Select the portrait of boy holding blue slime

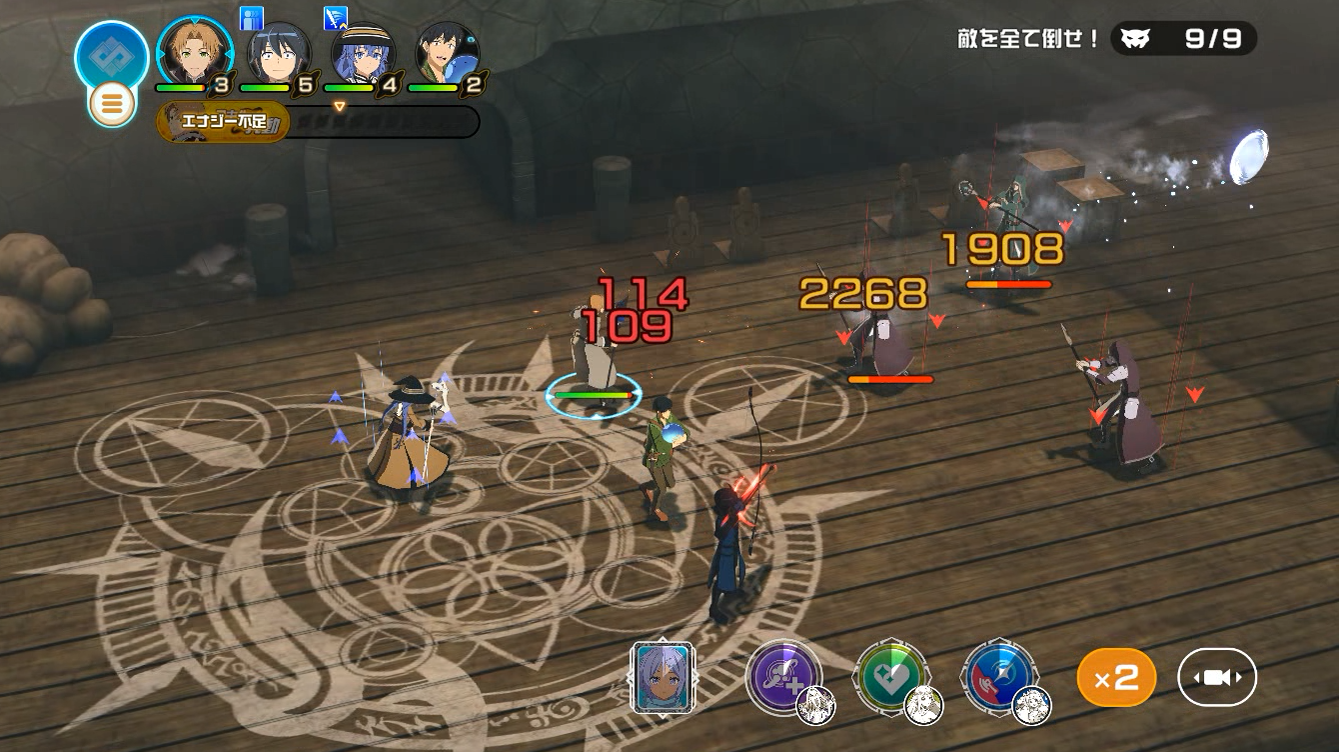[446, 54]
